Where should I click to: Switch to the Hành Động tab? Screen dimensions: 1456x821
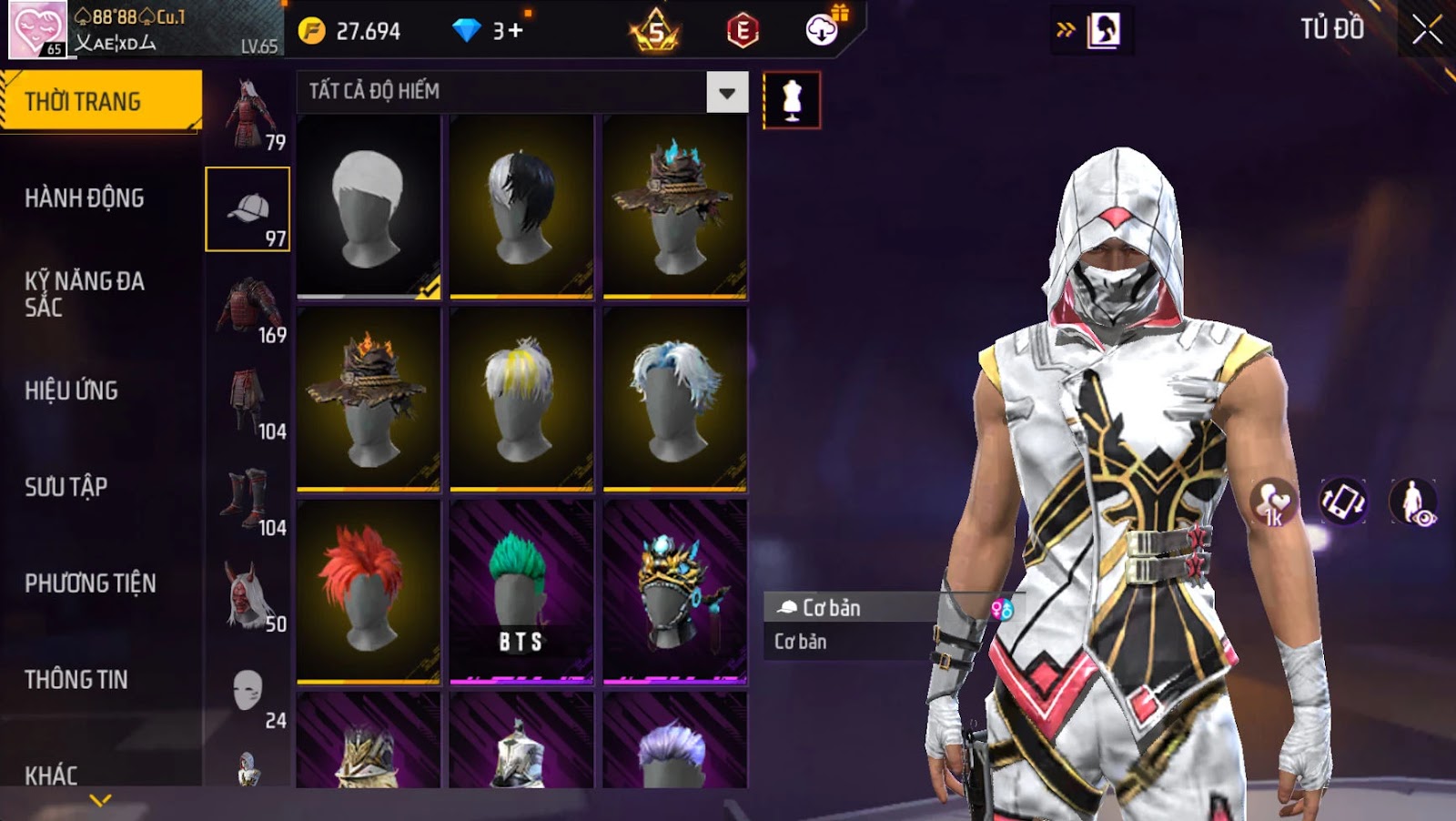point(84,198)
